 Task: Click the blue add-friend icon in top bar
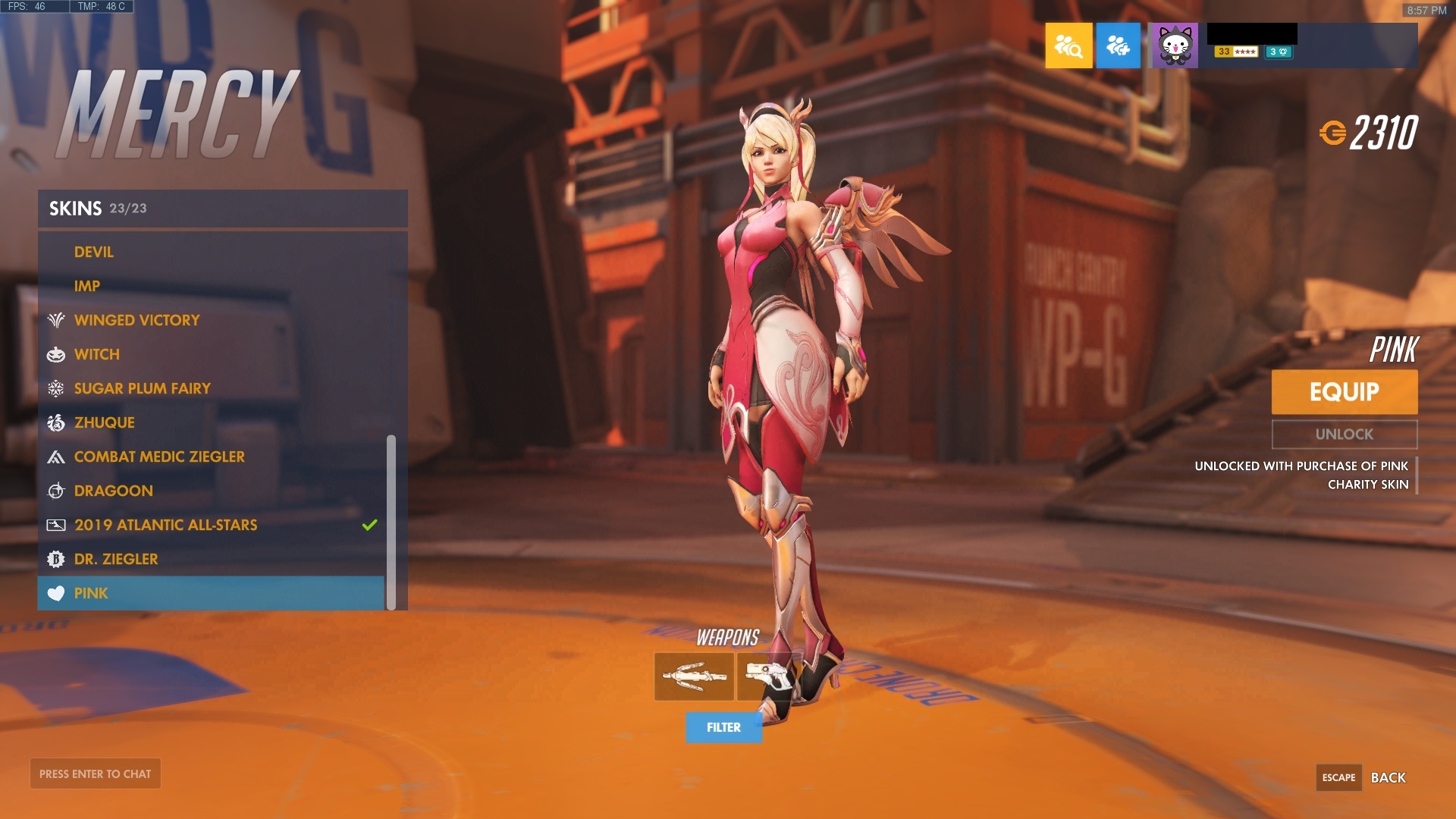pyautogui.click(x=1119, y=45)
